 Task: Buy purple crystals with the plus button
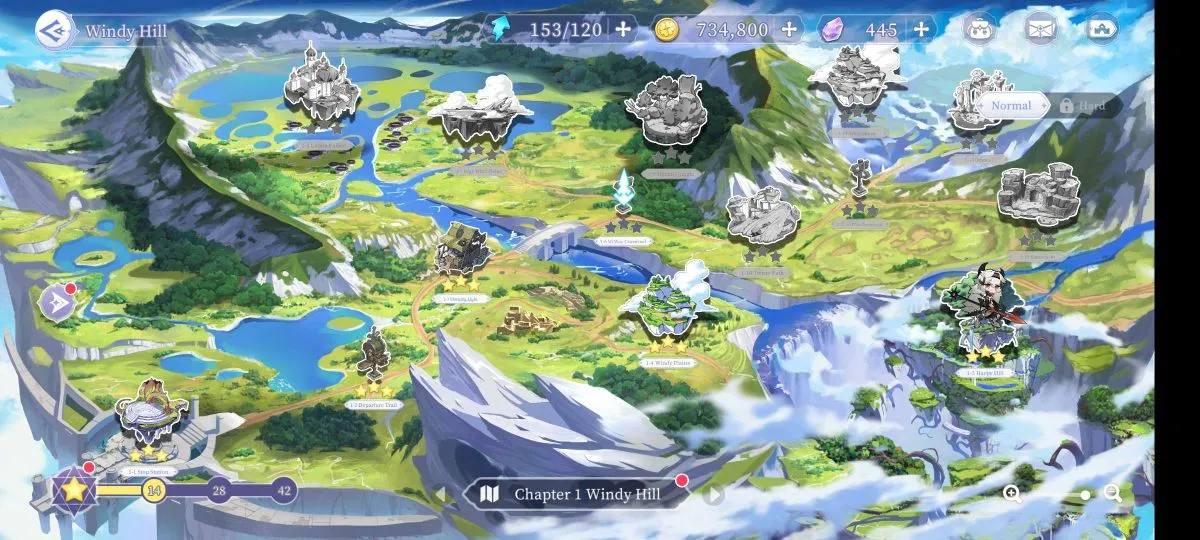921,29
